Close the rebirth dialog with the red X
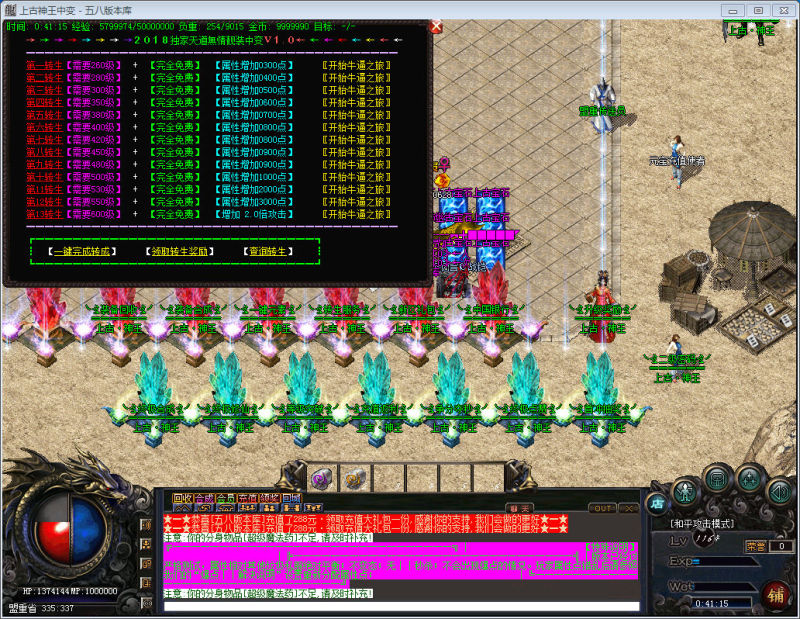The height and width of the screenshot is (619, 800). coord(436,27)
